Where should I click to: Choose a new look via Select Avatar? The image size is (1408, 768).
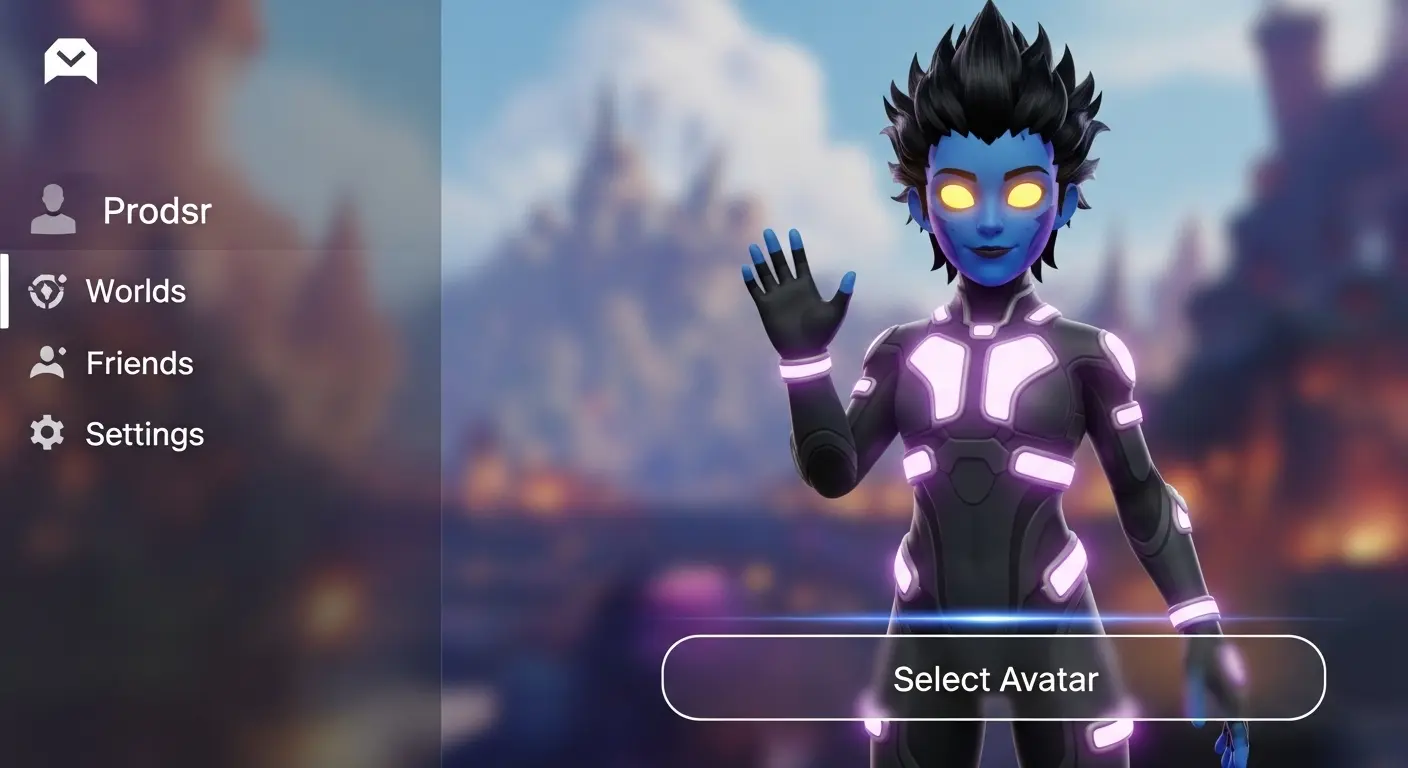coord(996,678)
